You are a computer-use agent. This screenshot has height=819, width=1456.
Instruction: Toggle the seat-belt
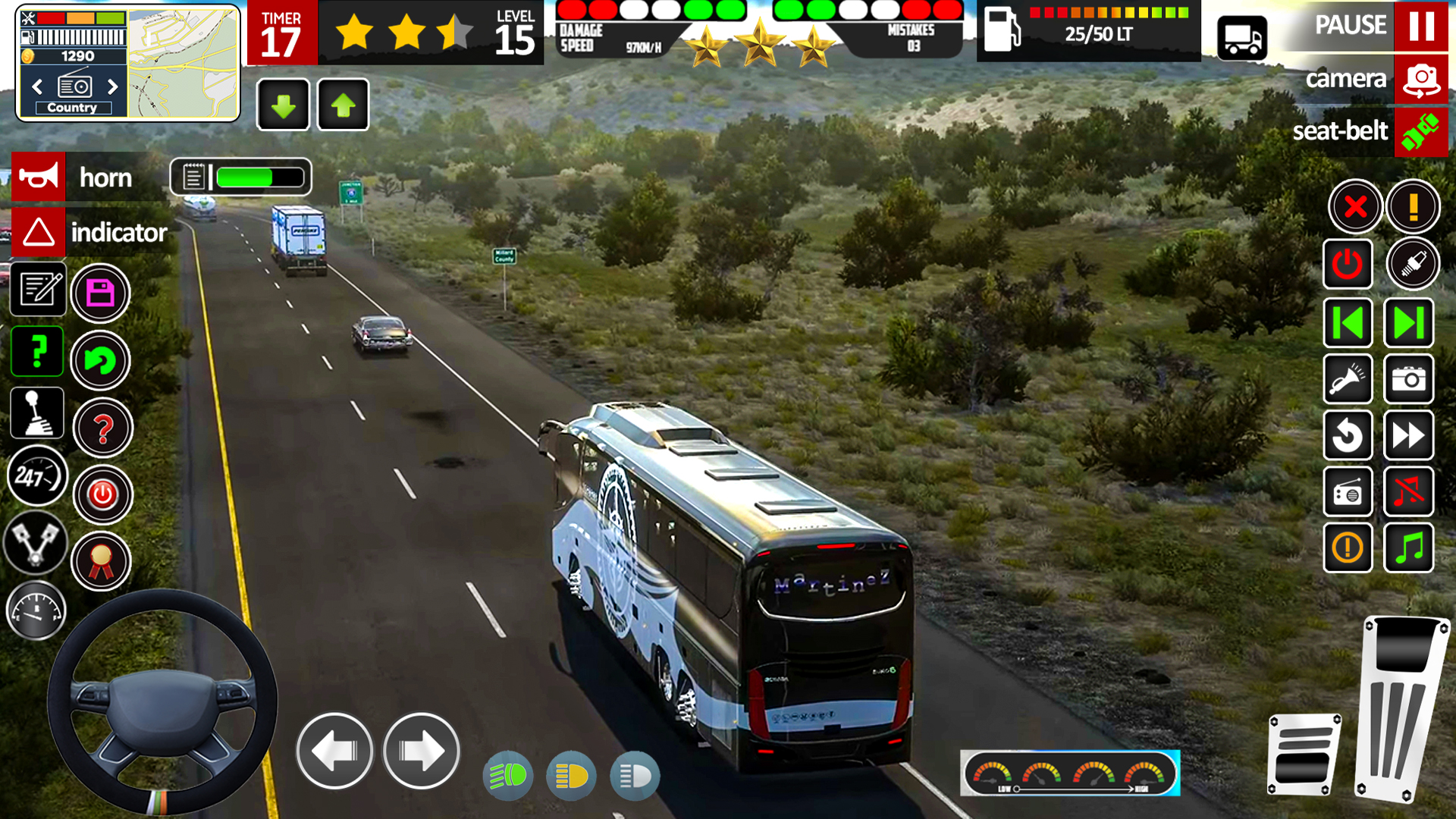tap(1420, 132)
